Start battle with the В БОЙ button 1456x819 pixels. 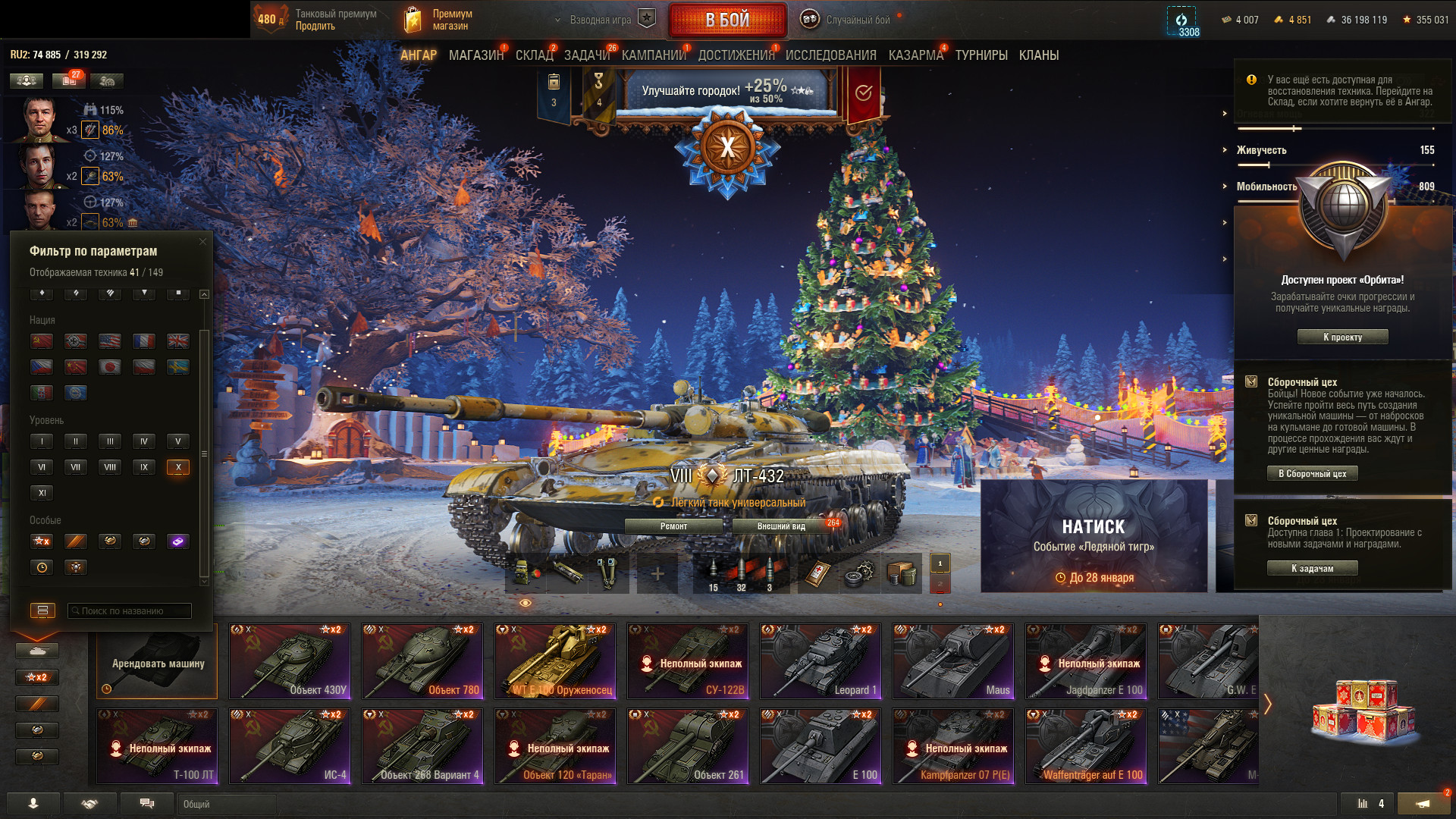(727, 20)
